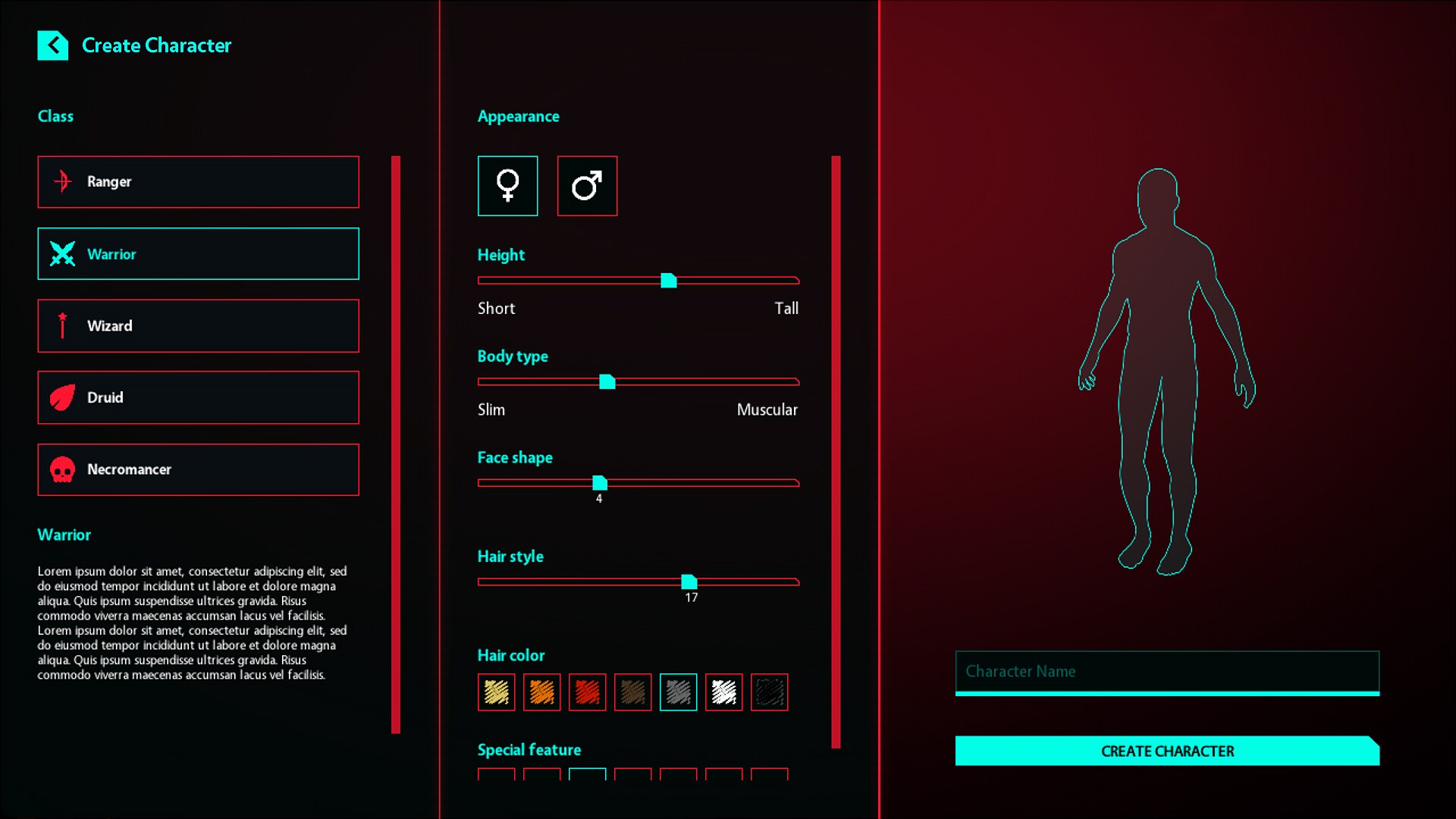Click the back arrow next to Create Character
Image resolution: width=1456 pixels, height=819 pixels.
52,45
